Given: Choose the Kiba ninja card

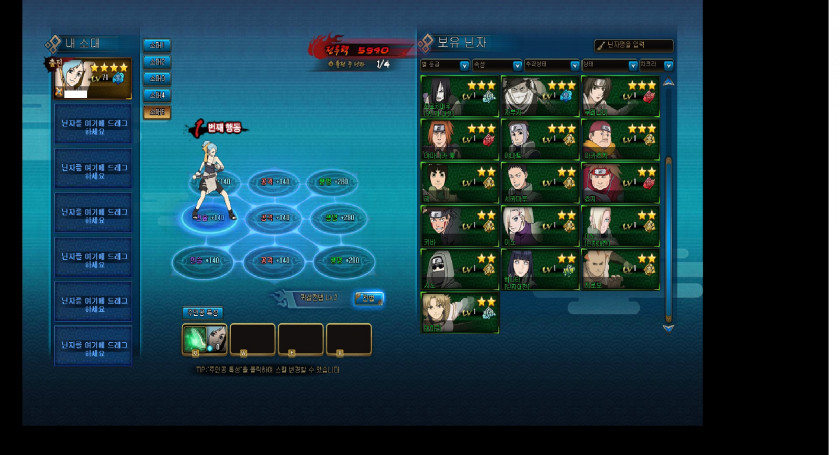Looking at the screenshot, I should coord(458,226).
